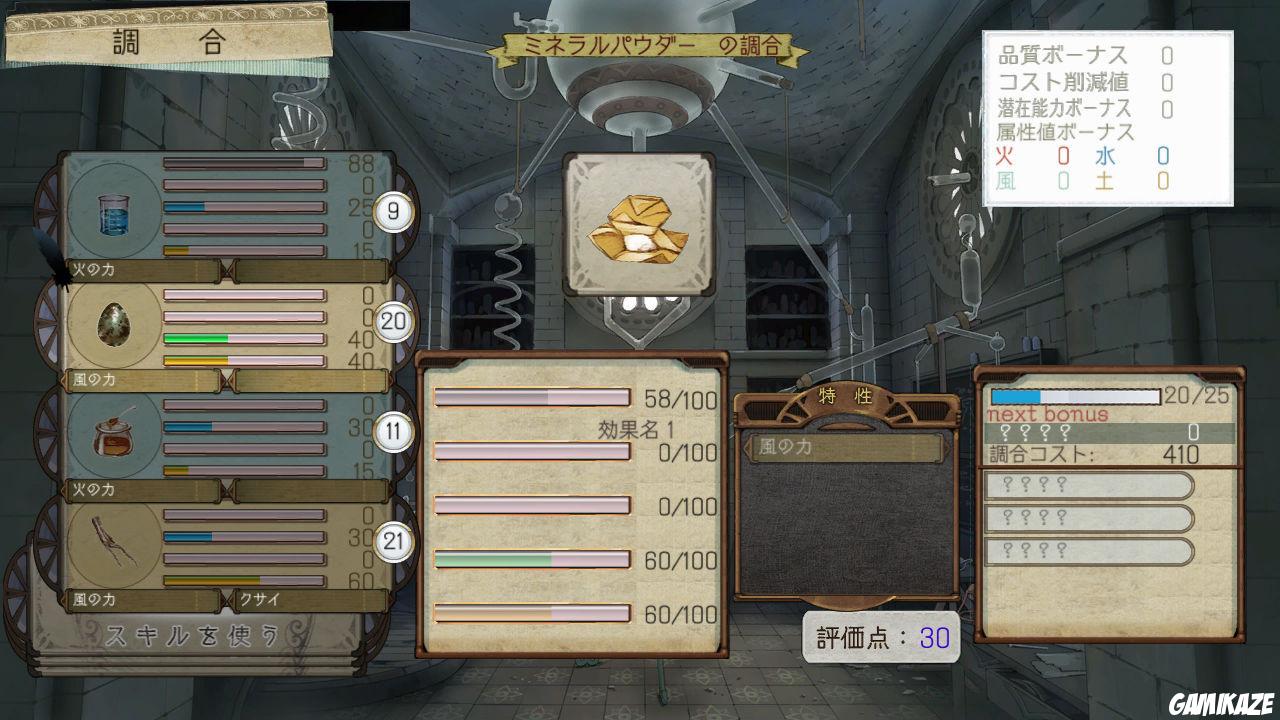Screen dimensions: 1280x720
Task: Click the blue 水 element icon in the bonus panel
Action: click(x=1105, y=157)
